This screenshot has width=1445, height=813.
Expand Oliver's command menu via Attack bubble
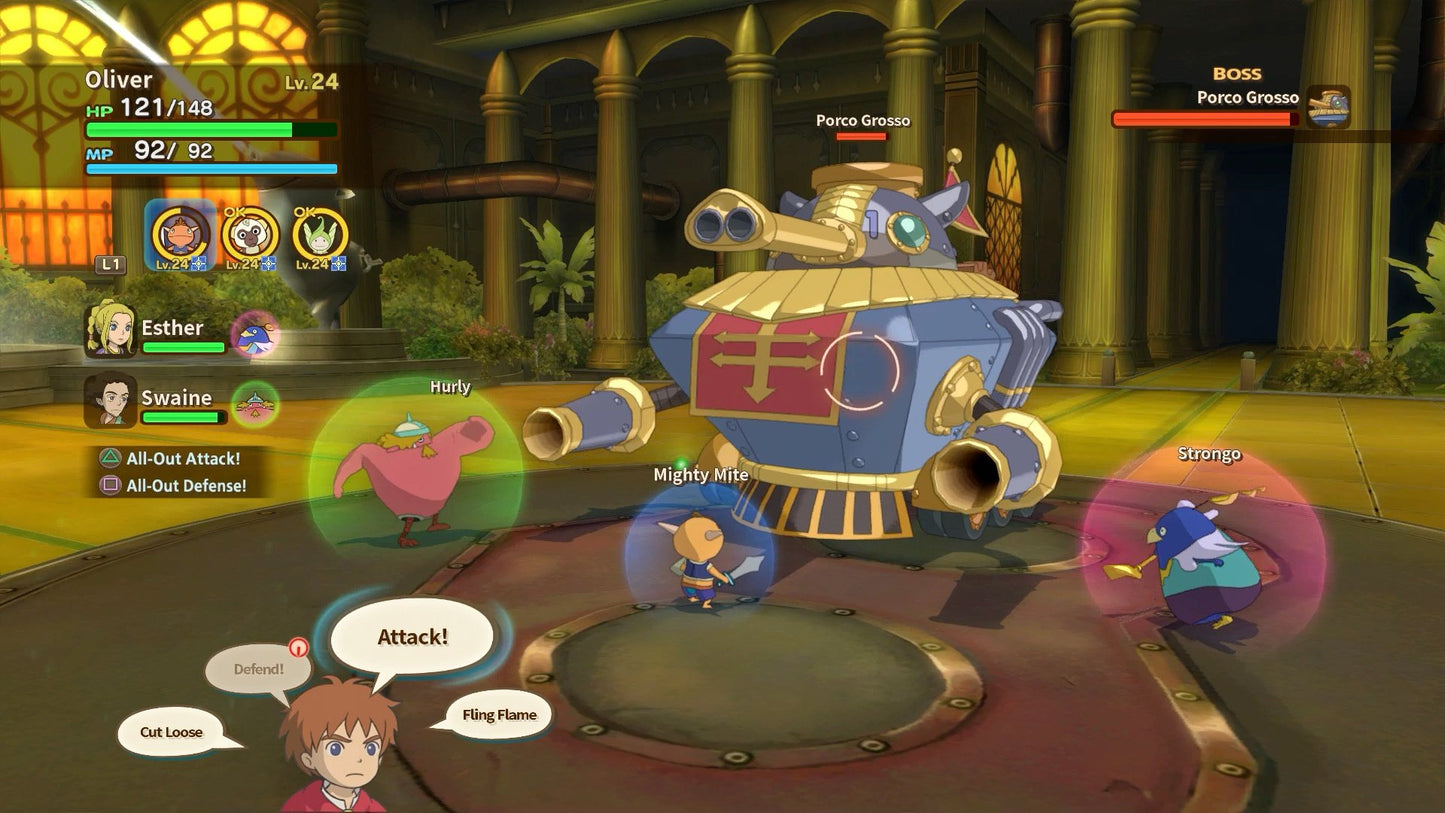click(x=411, y=634)
